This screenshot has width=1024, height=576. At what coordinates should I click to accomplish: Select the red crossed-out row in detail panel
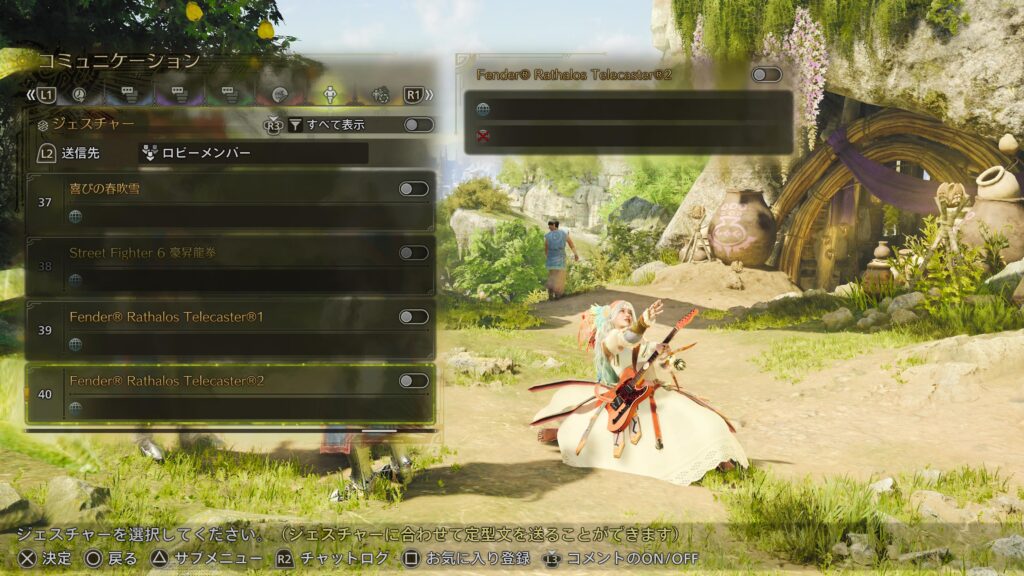628,137
